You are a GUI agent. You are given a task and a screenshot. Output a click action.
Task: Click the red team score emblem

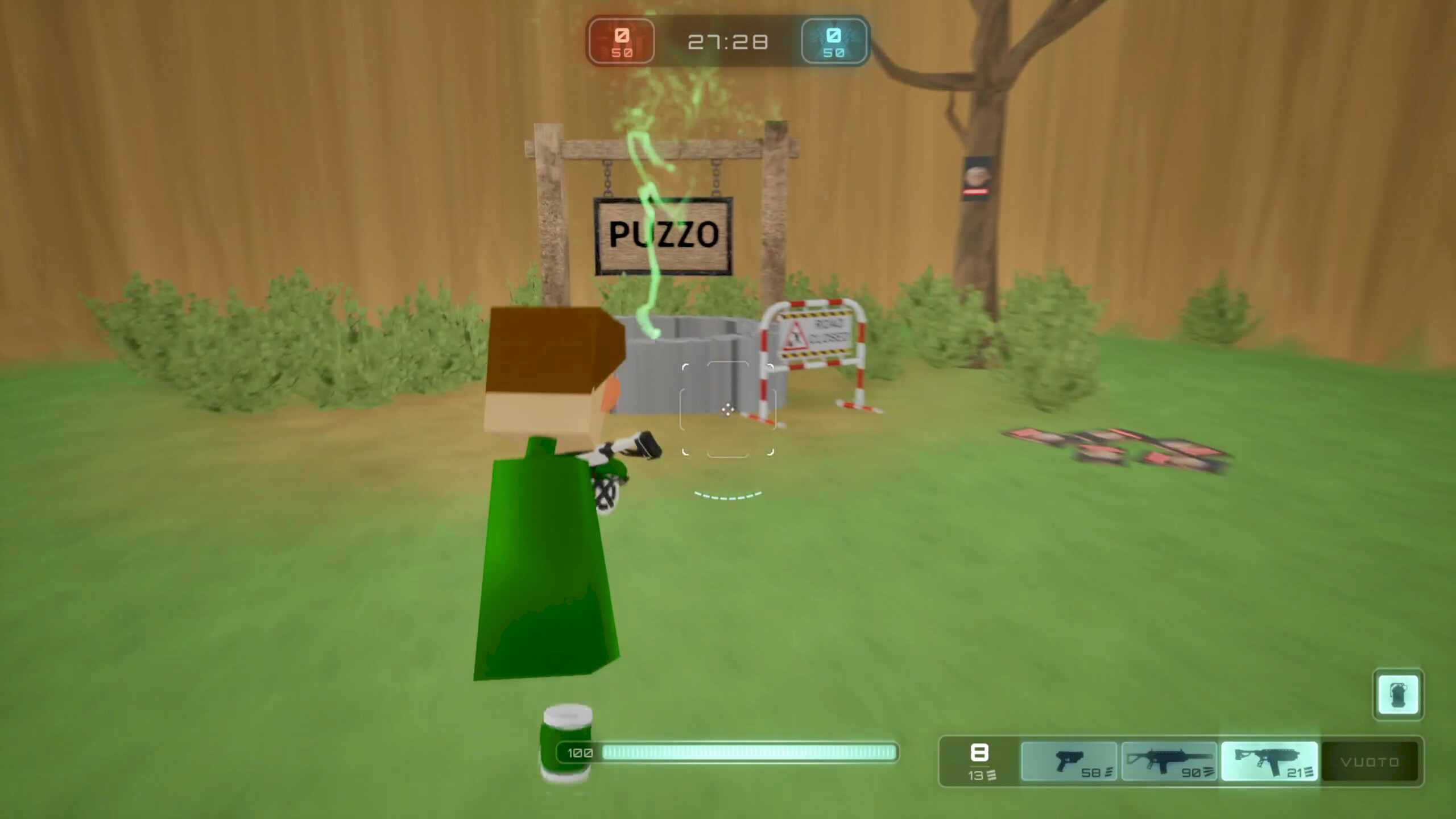(x=621, y=40)
